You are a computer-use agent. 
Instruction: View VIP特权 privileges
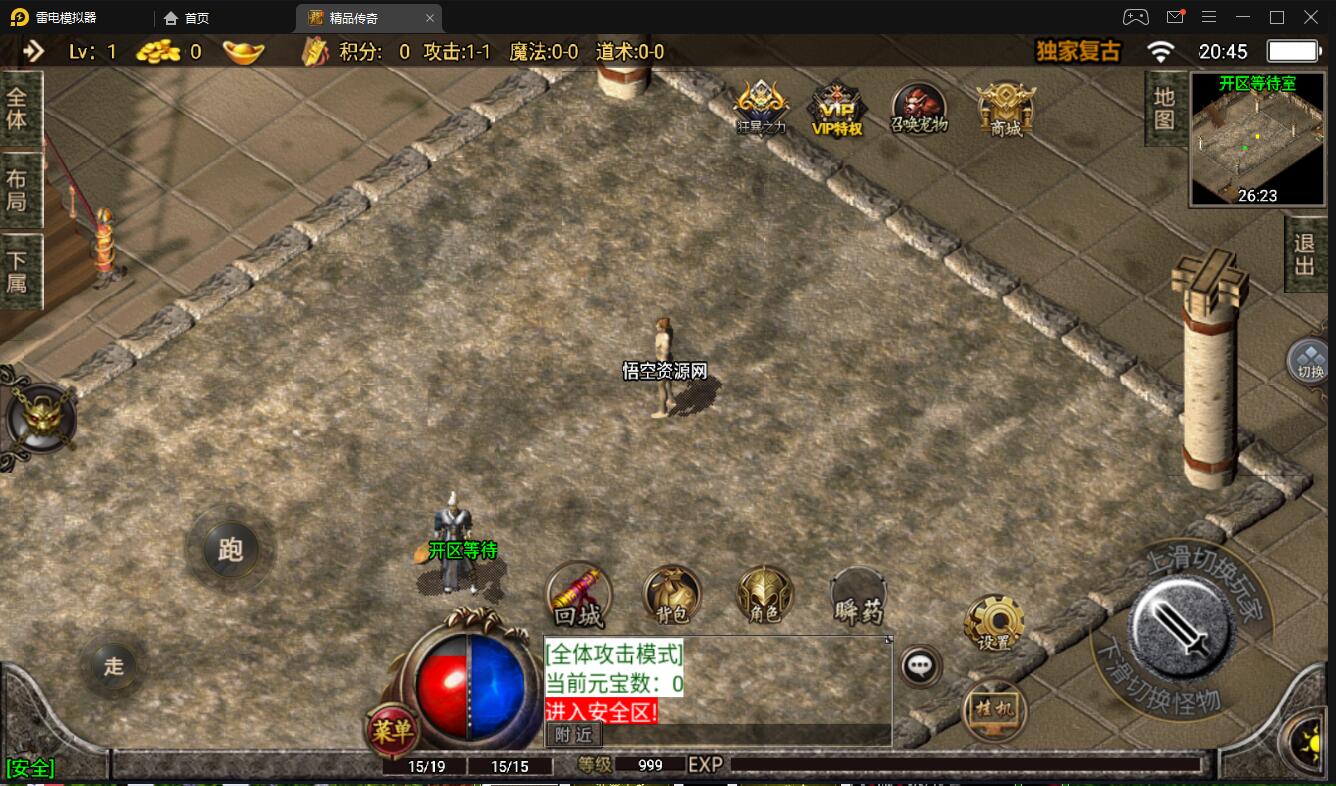837,108
